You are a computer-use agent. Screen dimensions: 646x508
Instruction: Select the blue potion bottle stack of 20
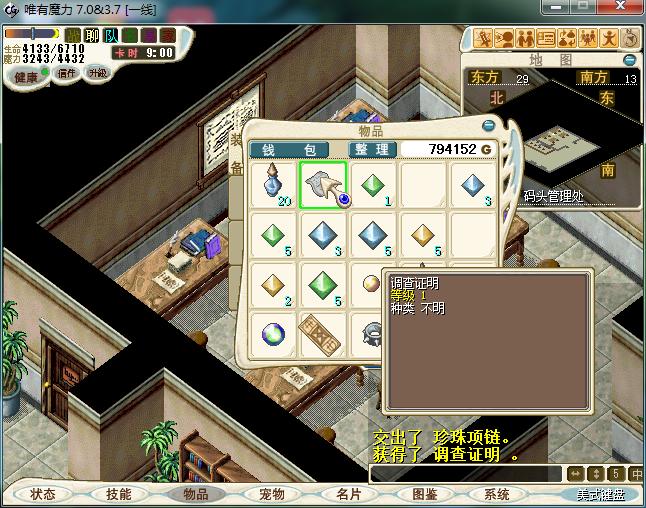(273, 185)
